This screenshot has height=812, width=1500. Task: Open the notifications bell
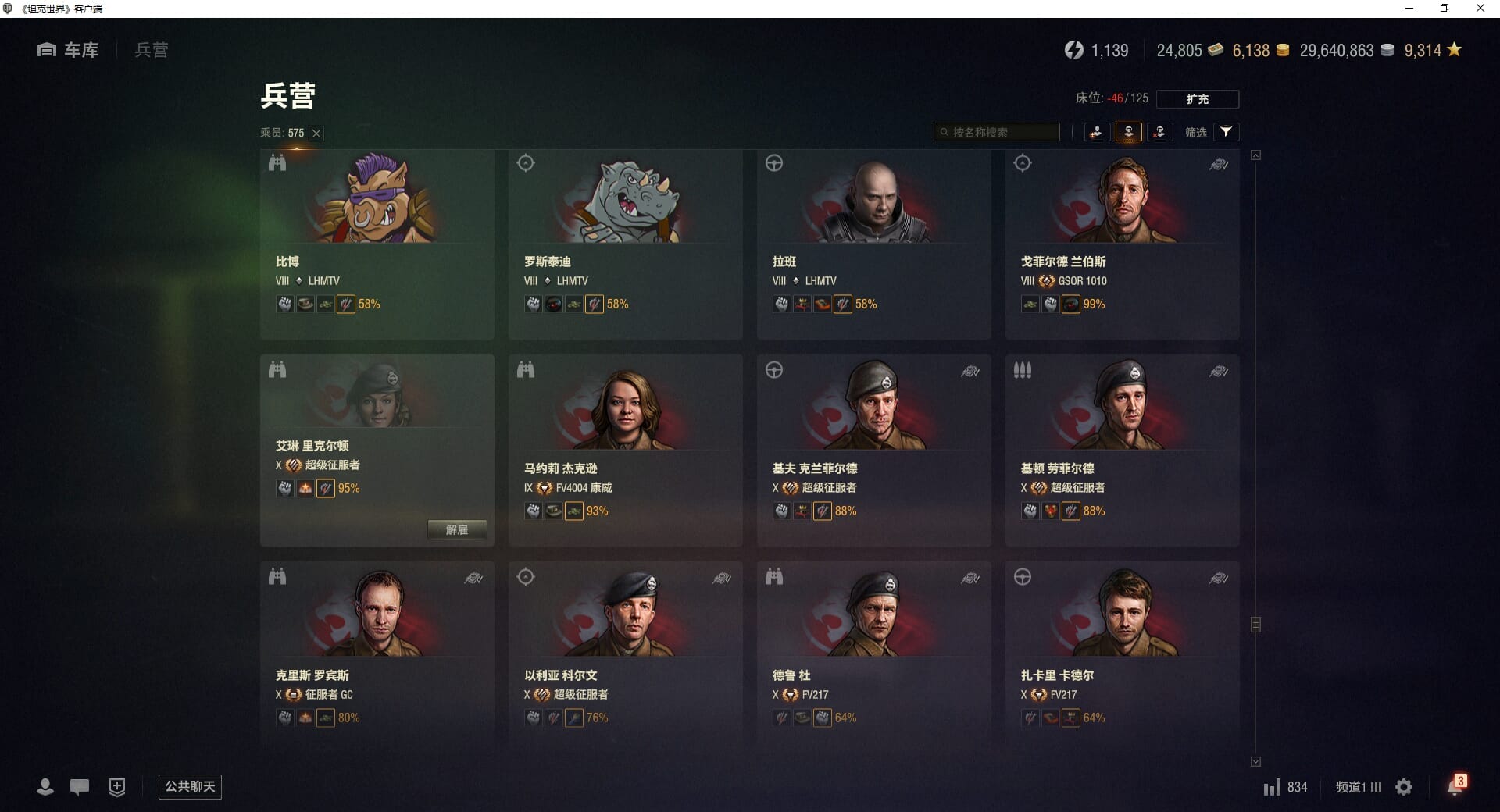(x=1455, y=786)
